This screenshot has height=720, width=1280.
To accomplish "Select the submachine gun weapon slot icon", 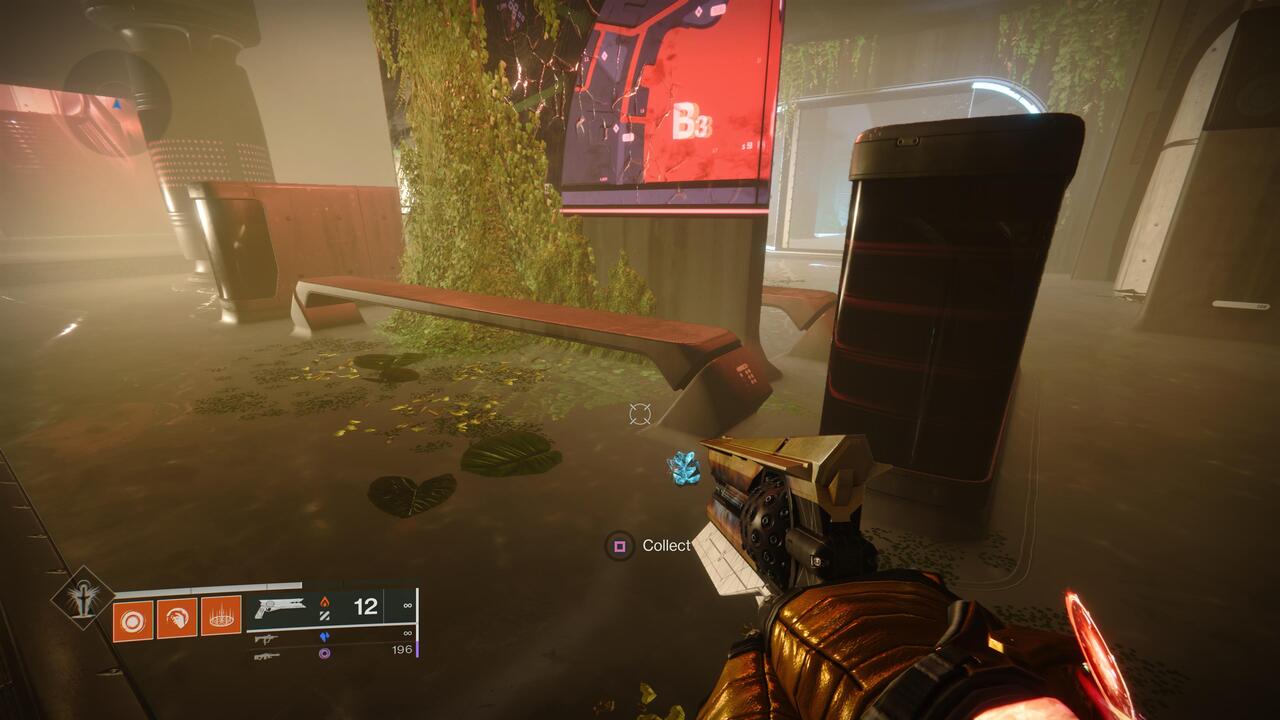I will point(266,638).
